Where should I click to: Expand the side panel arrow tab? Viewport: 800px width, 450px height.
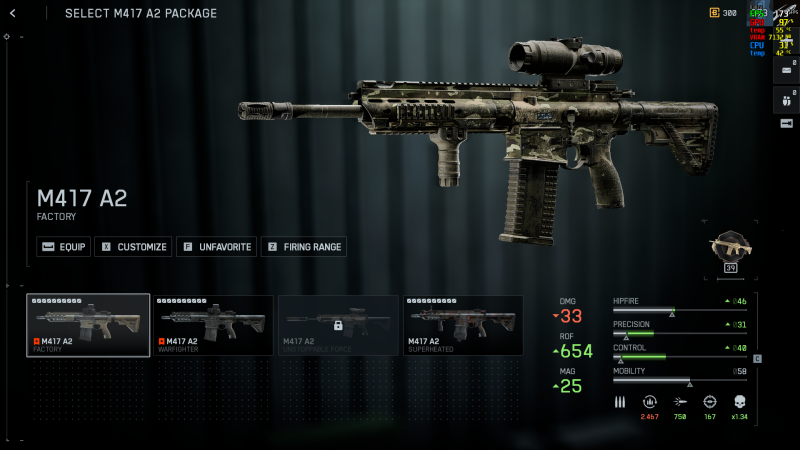tap(786, 123)
